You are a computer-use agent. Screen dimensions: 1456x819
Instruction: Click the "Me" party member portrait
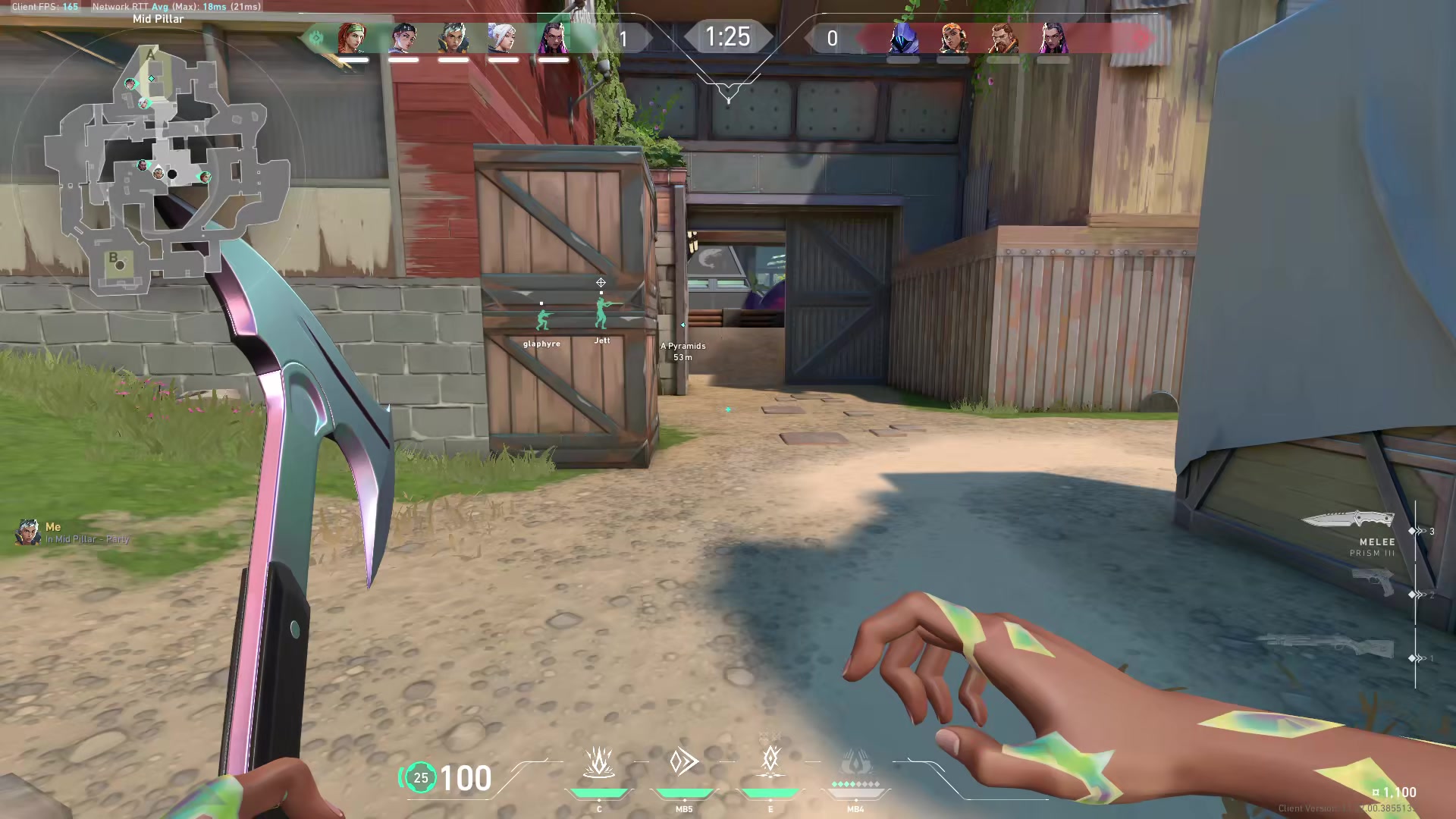pyautogui.click(x=28, y=532)
